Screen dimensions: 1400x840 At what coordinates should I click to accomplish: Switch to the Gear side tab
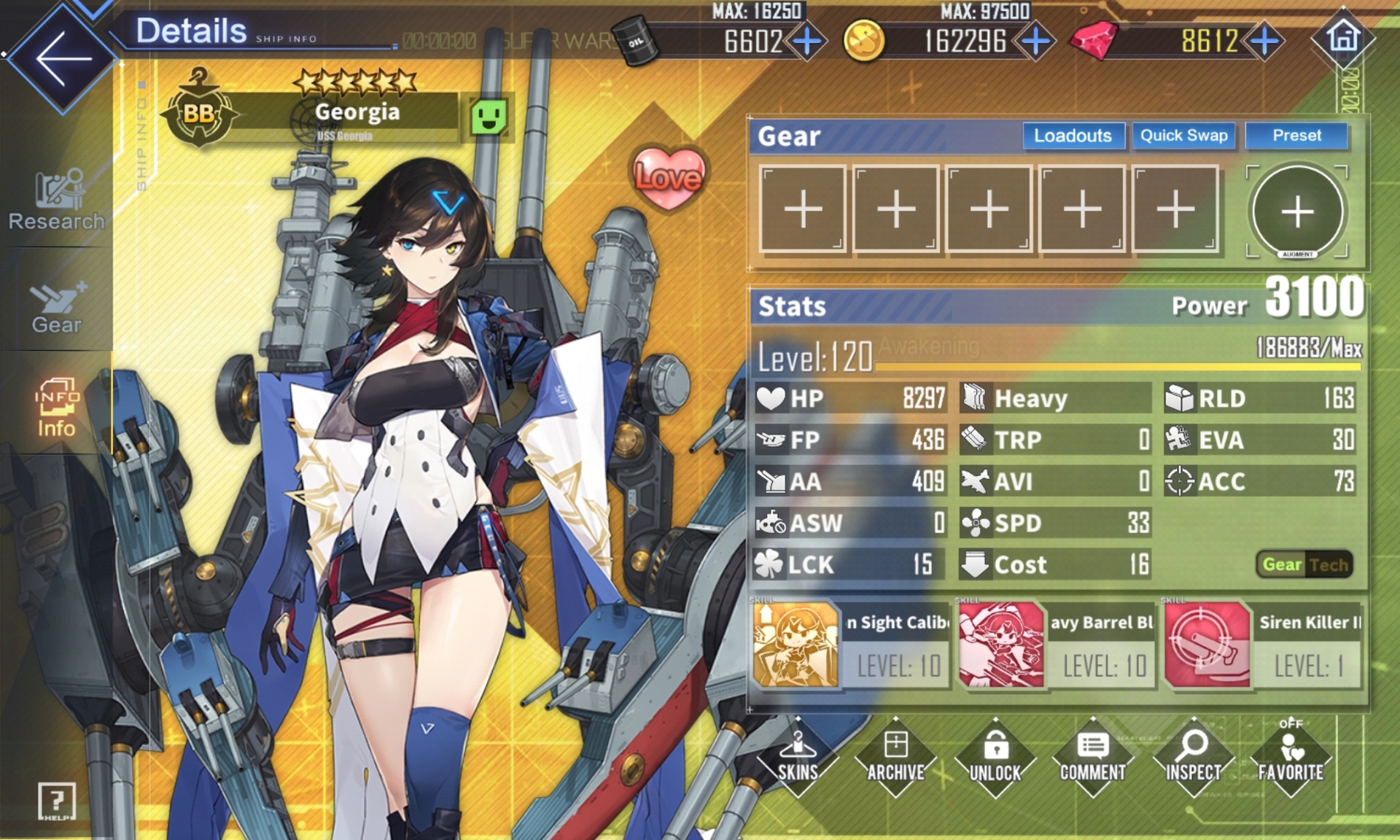[56, 306]
